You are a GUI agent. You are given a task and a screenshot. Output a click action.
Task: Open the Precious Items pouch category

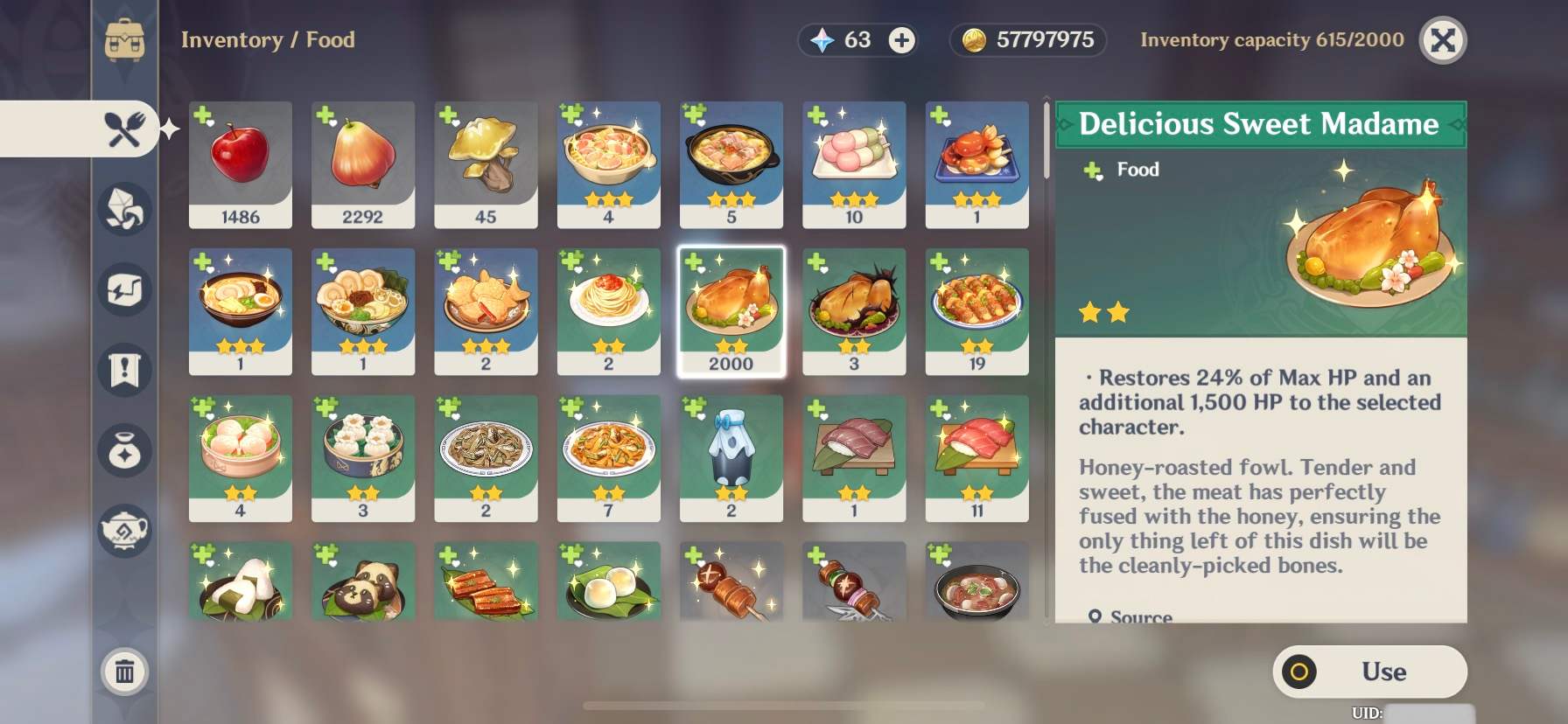[x=125, y=451]
